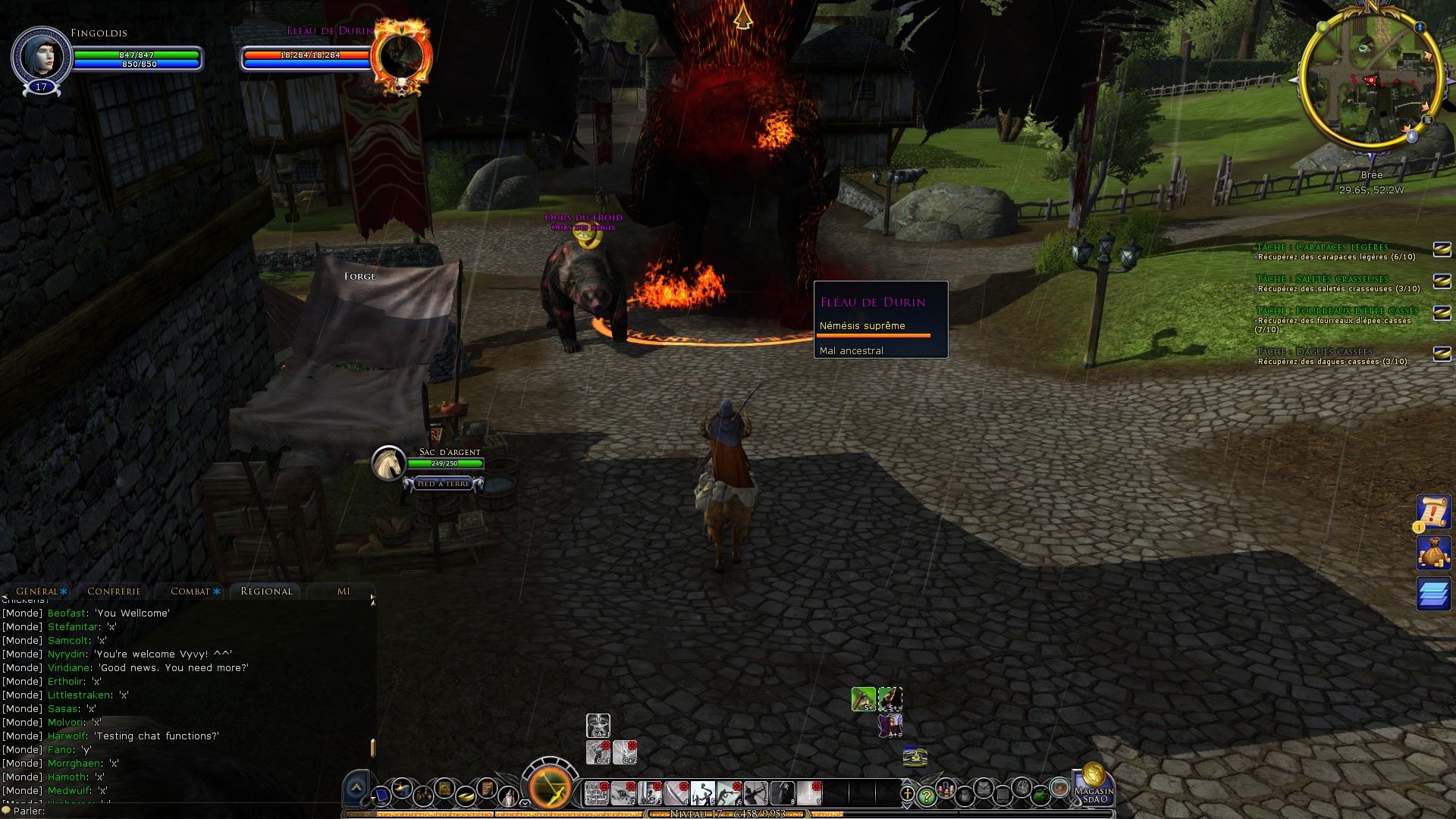Click the Pied à terre dismount button

pos(444,484)
